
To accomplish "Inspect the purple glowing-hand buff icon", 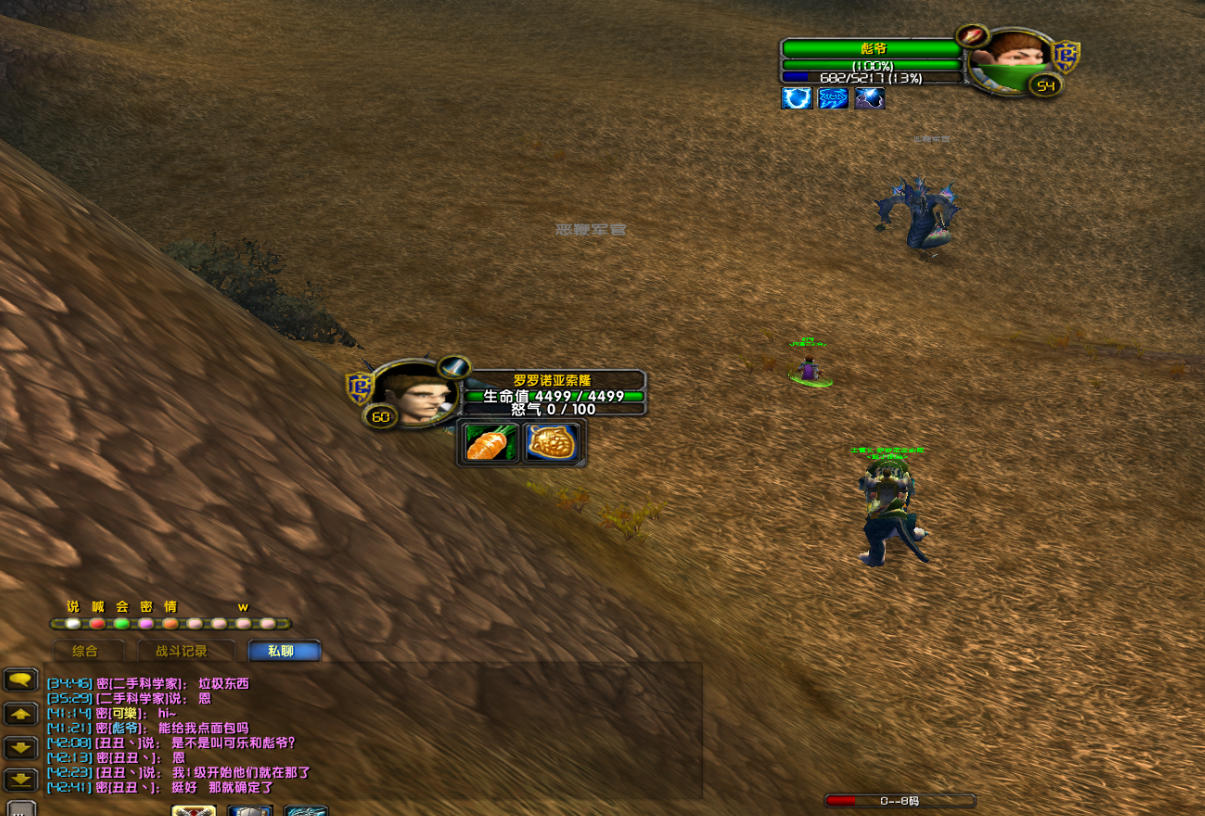I will (x=869, y=98).
